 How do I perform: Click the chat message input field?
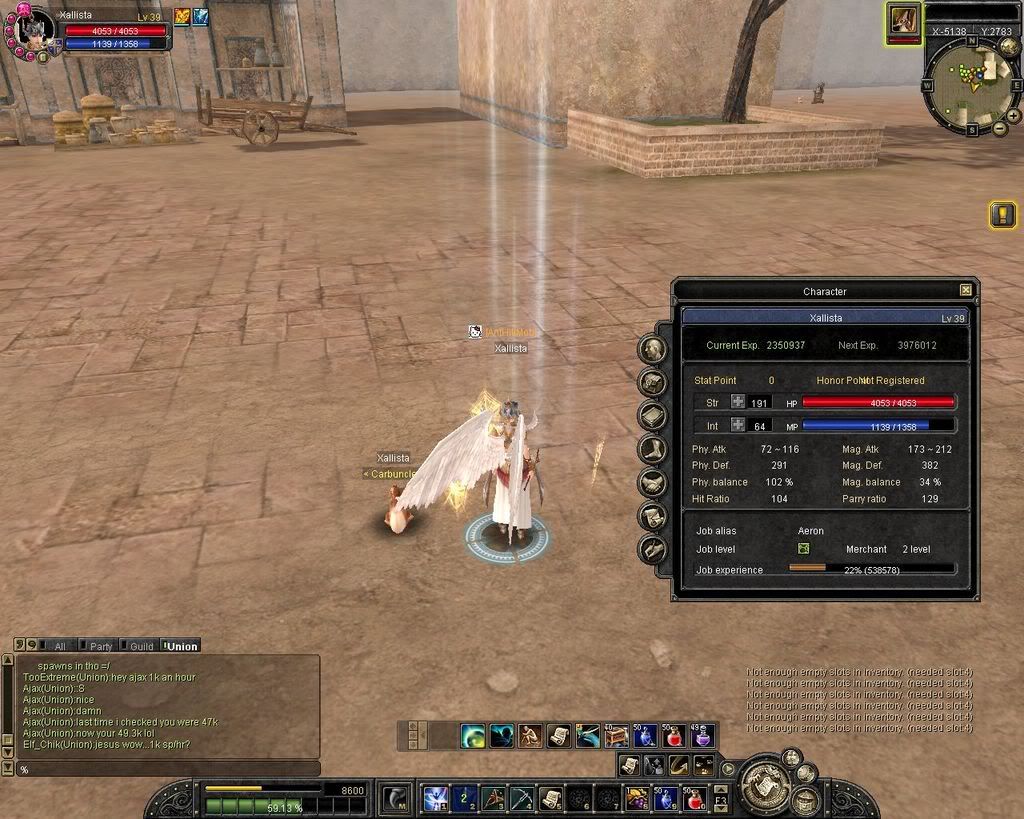[165, 769]
